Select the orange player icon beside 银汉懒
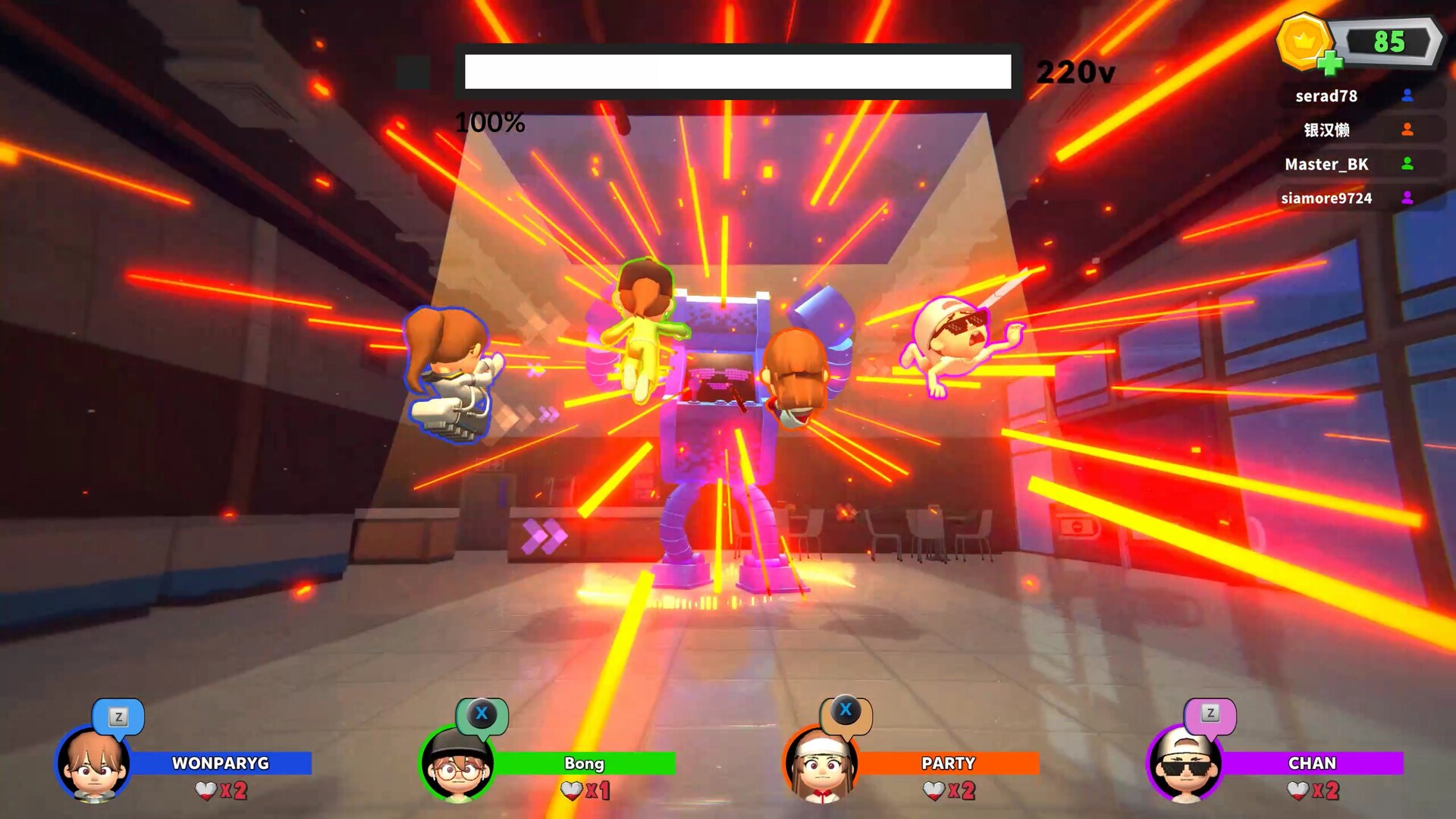This screenshot has height=819, width=1456. 1407,130
